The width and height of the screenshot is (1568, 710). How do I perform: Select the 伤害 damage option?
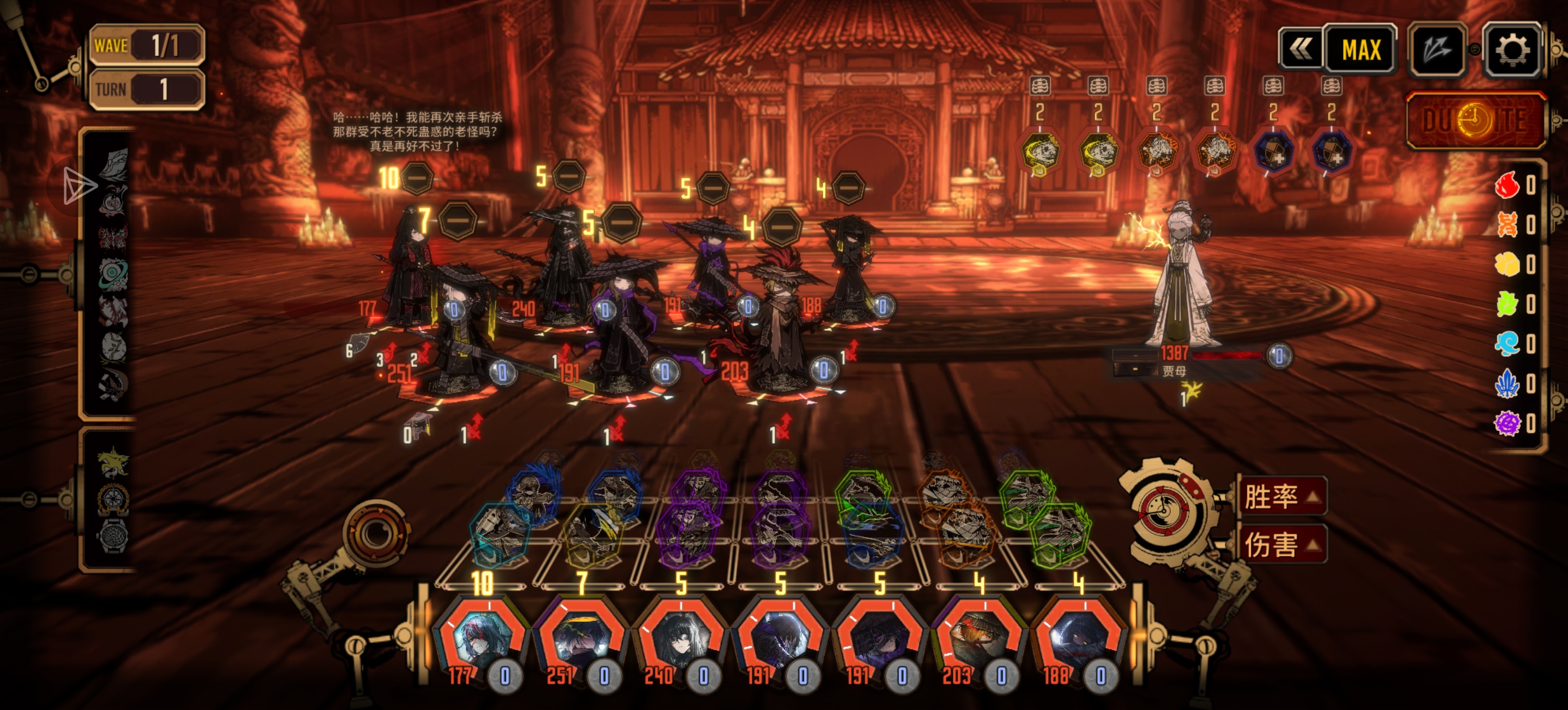1282,544
